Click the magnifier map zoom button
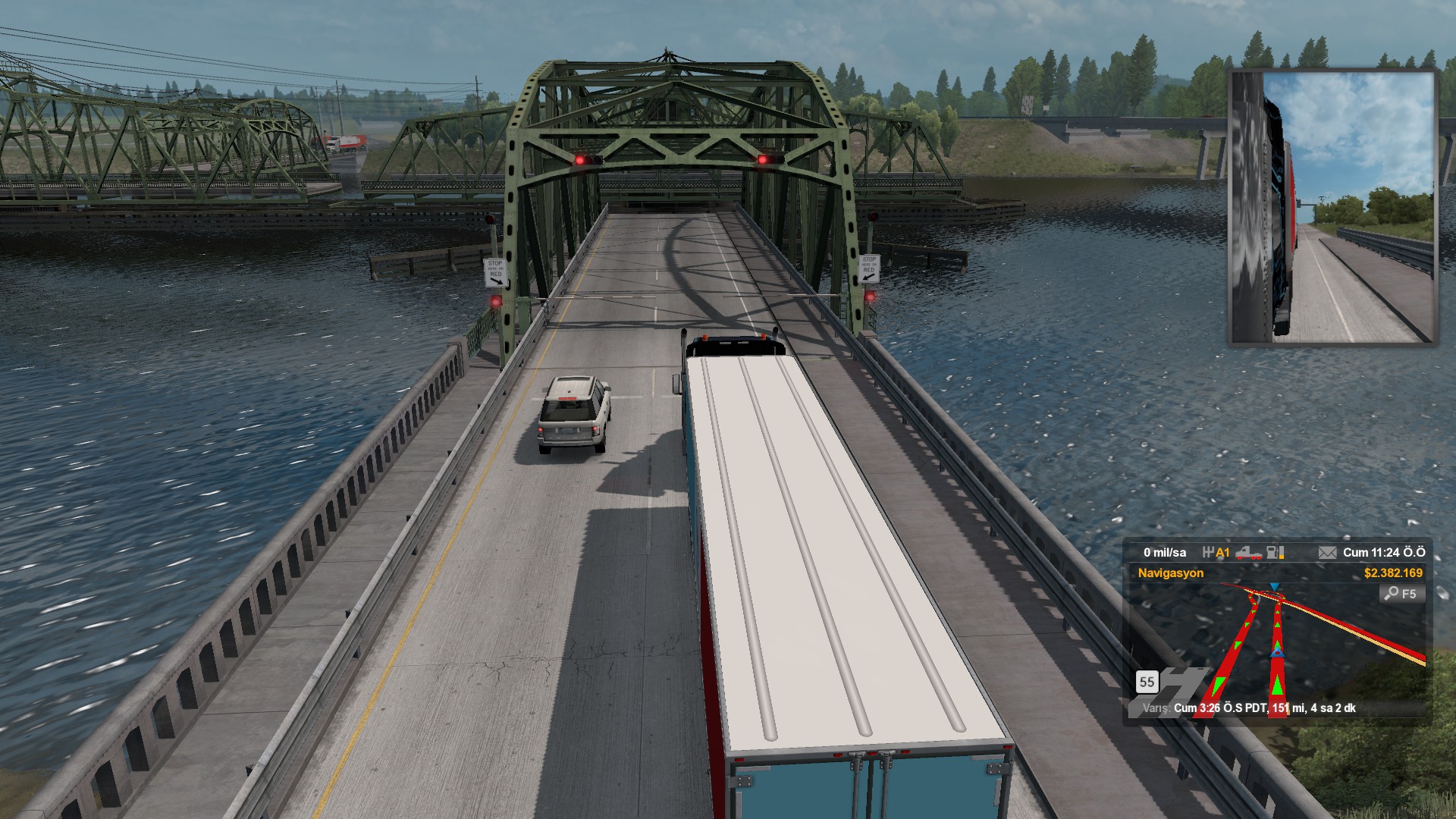Image resolution: width=1456 pixels, height=819 pixels. click(x=1401, y=594)
